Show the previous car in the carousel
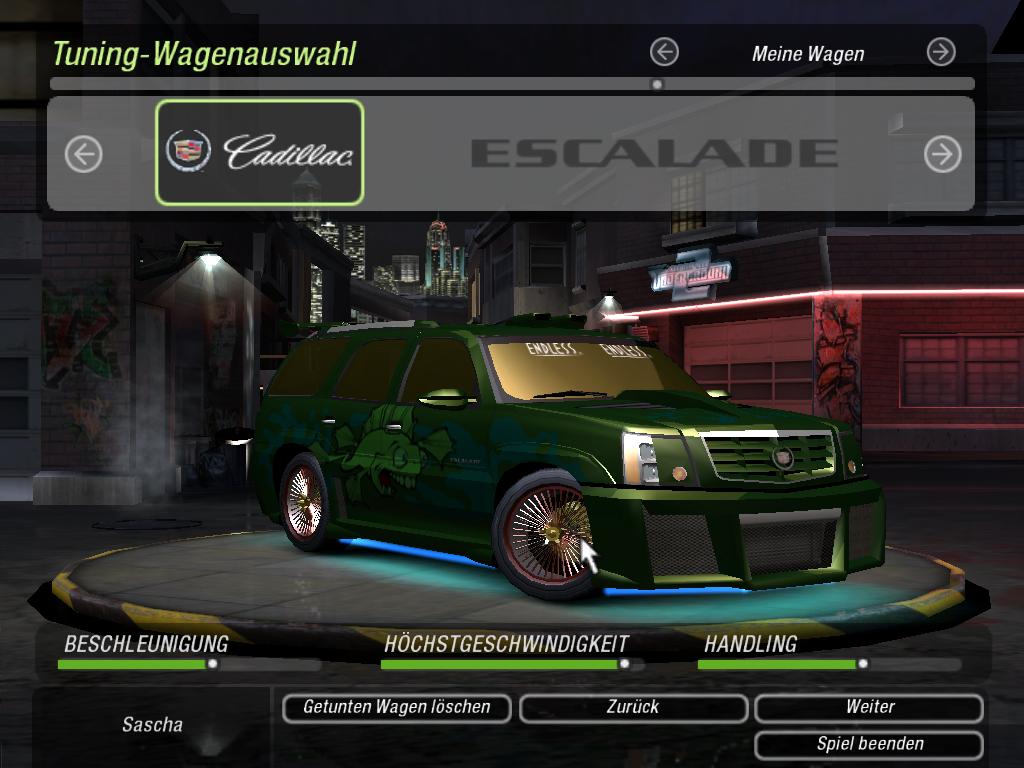 [84, 154]
